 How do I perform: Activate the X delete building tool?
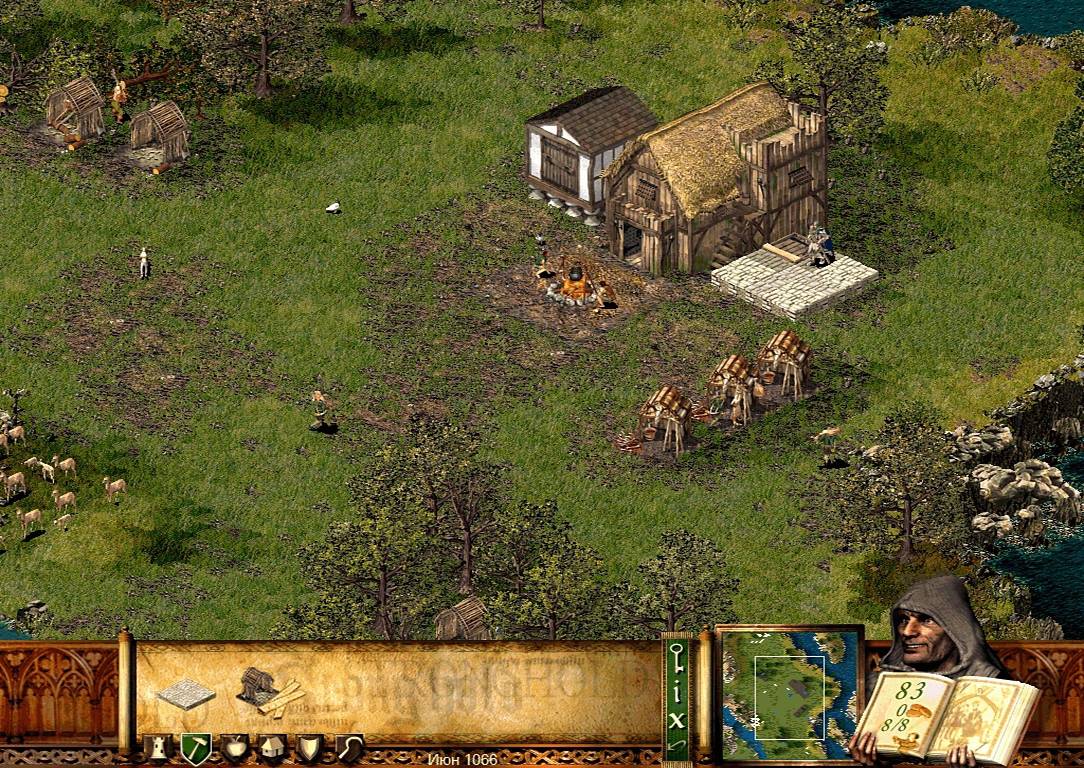click(x=677, y=718)
